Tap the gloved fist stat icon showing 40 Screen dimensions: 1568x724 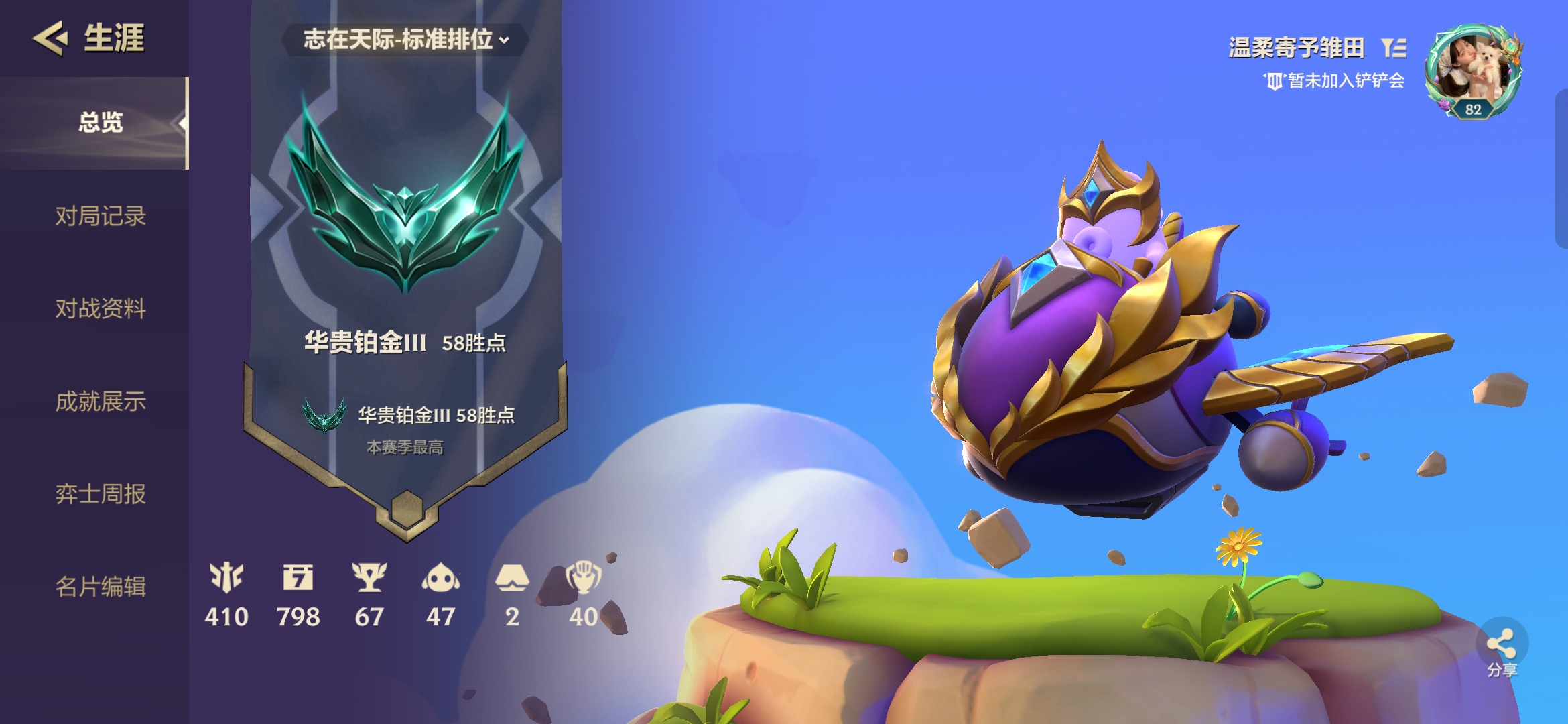(583, 577)
